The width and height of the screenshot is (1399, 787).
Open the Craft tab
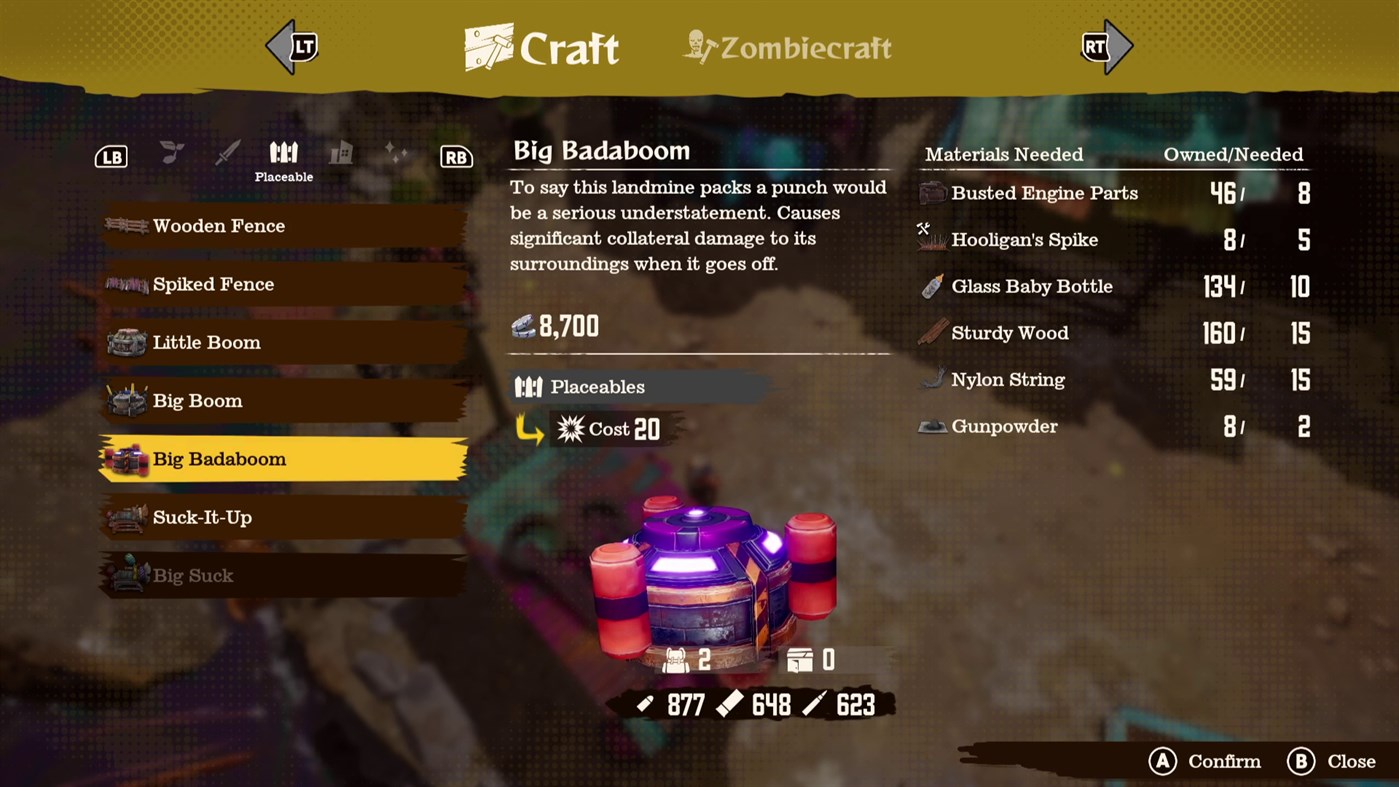click(540, 46)
